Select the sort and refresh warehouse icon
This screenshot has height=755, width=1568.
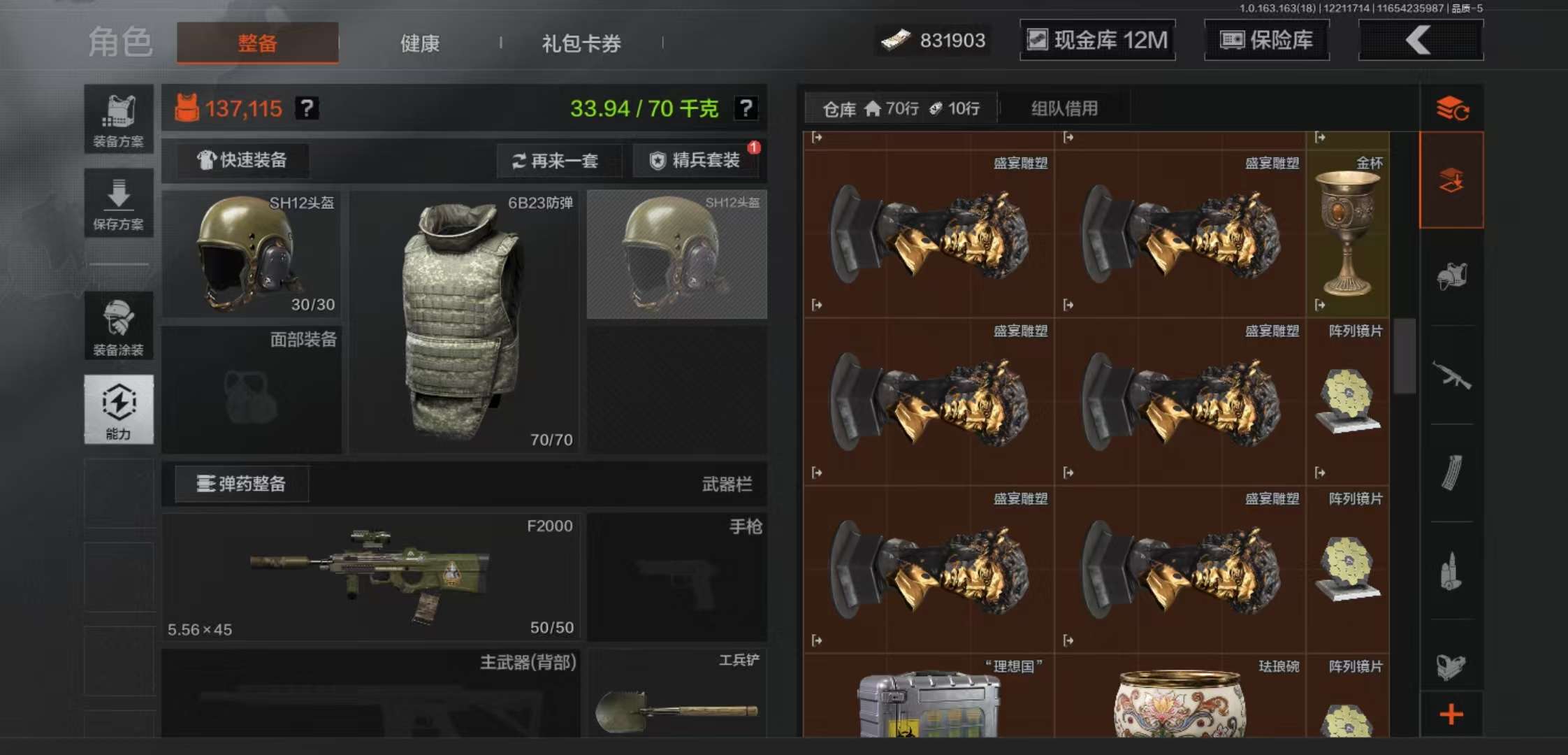tap(1453, 108)
